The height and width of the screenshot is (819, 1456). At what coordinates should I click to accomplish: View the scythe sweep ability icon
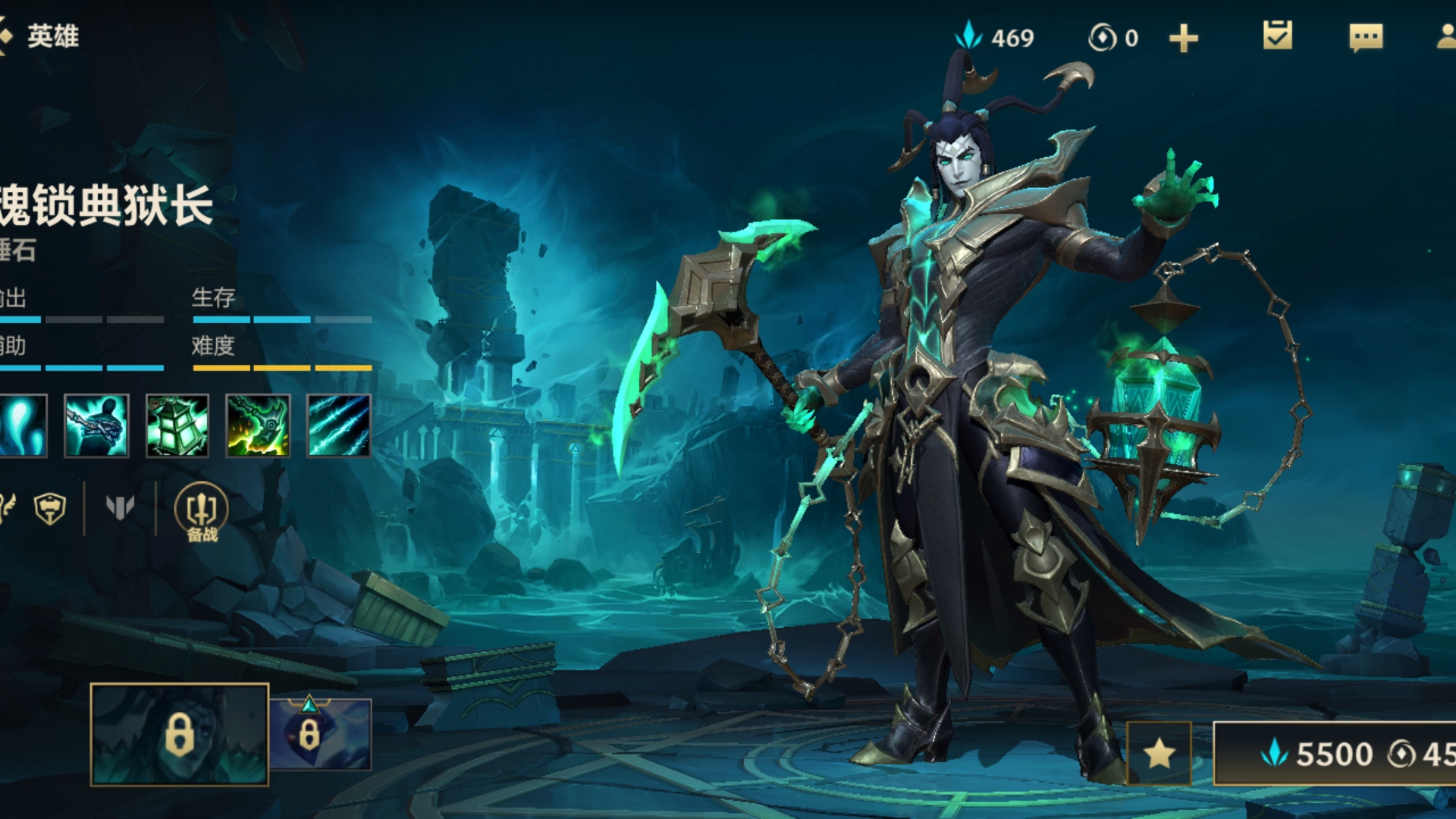tap(258, 425)
